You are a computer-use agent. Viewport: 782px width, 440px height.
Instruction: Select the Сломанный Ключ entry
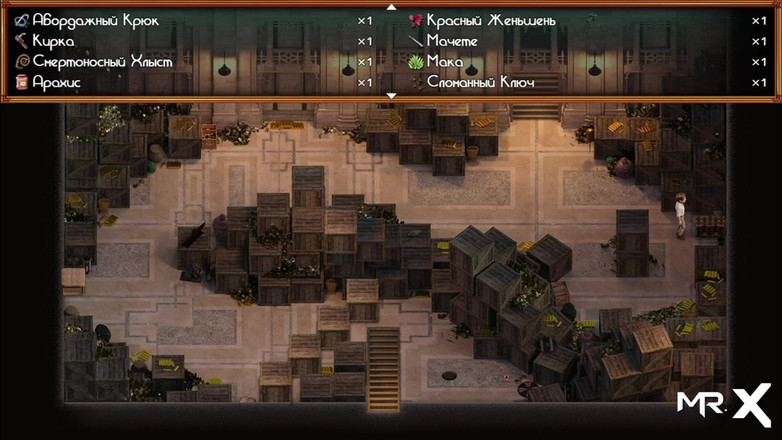[x=480, y=82]
